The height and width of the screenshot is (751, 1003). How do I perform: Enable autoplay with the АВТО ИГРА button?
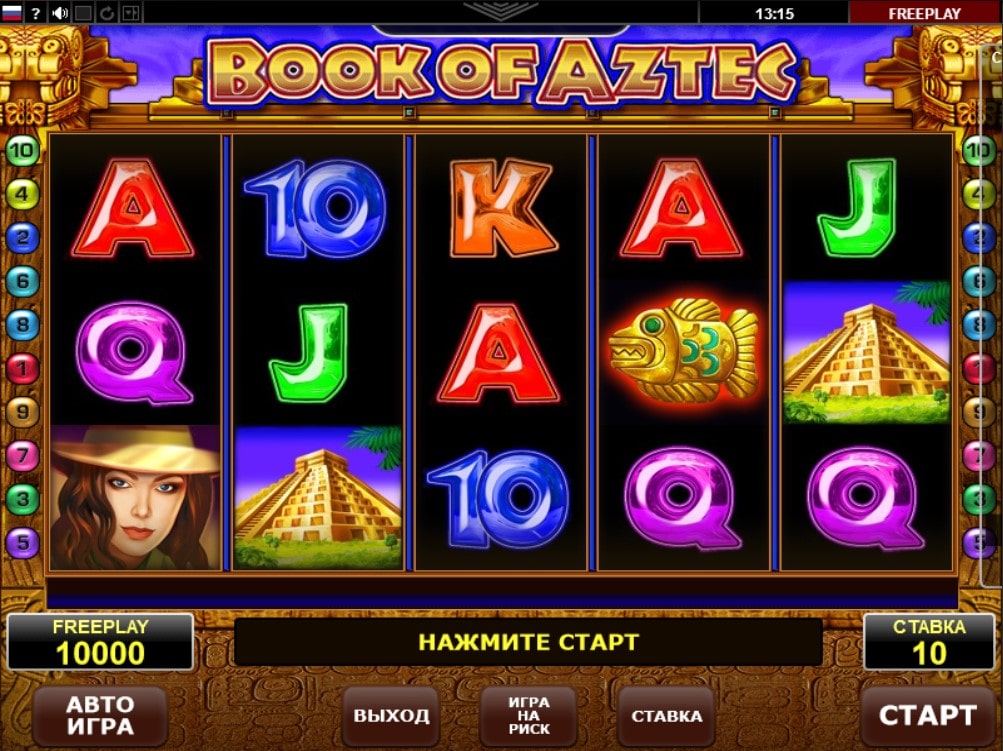click(99, 716)
